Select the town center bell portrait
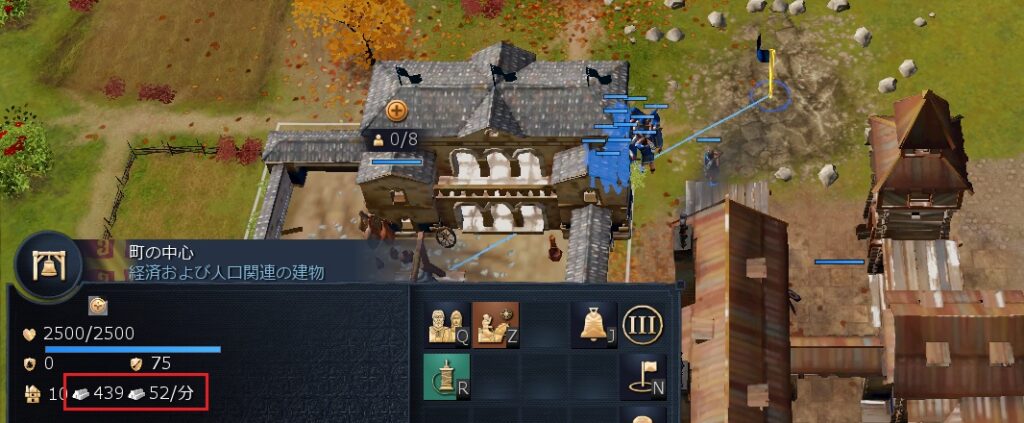Image resolution: width=1024 pixels, height=423 pixels. click(46, 268)
